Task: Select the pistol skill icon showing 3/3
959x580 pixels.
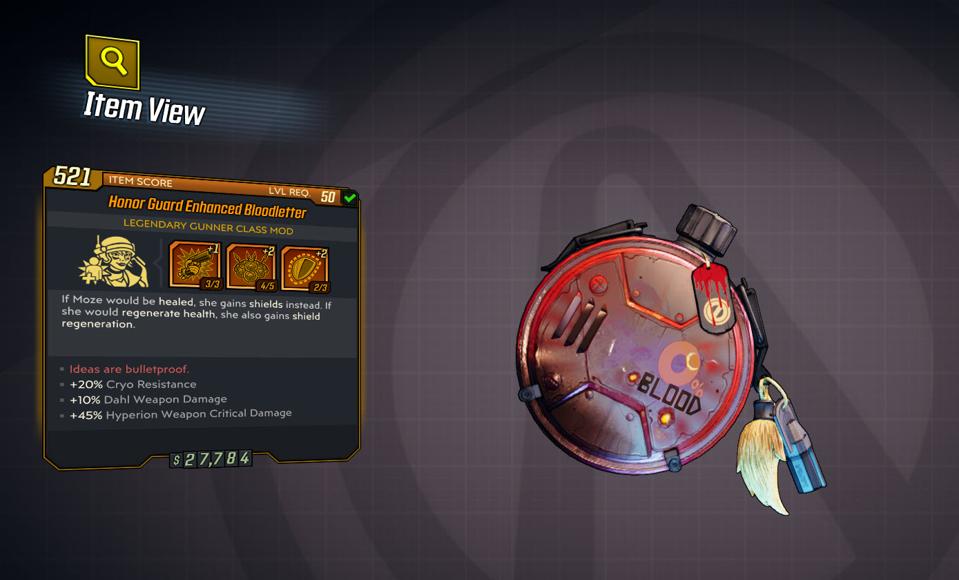Action: pyautogui.click(x=195, y=265)
